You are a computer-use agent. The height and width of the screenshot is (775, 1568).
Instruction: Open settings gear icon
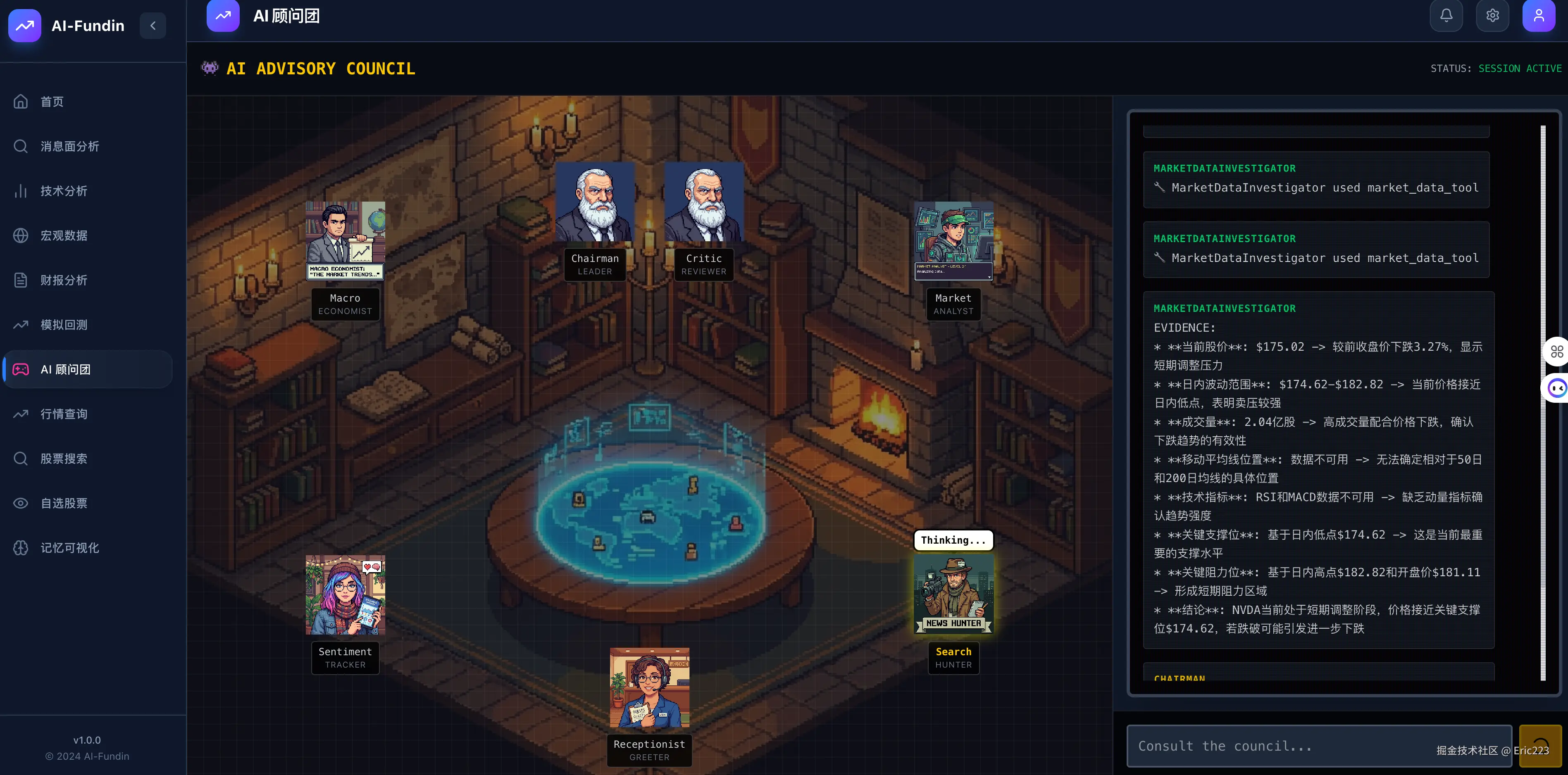pos(1492,16)
